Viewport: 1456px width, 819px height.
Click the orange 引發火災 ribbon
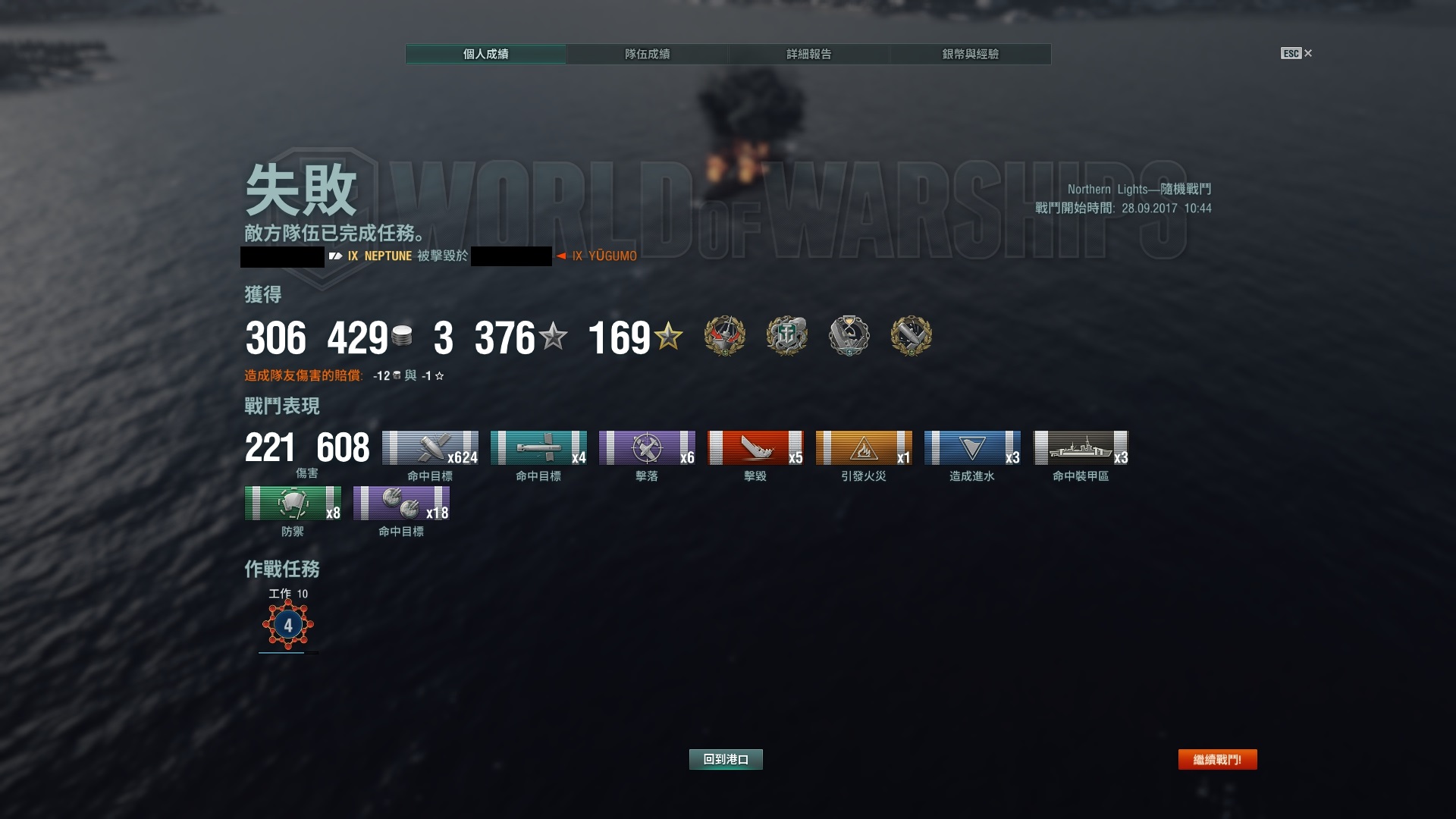(x=864, y=447)
